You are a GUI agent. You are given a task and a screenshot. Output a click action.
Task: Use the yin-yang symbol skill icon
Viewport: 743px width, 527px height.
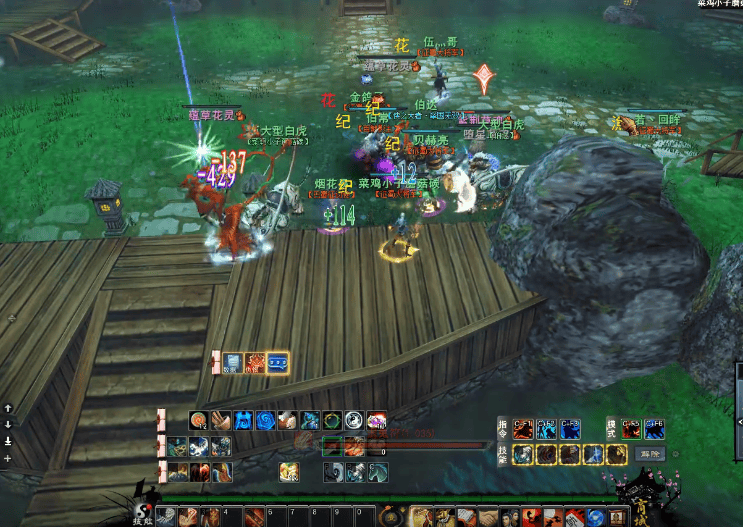tap(354, 421)
